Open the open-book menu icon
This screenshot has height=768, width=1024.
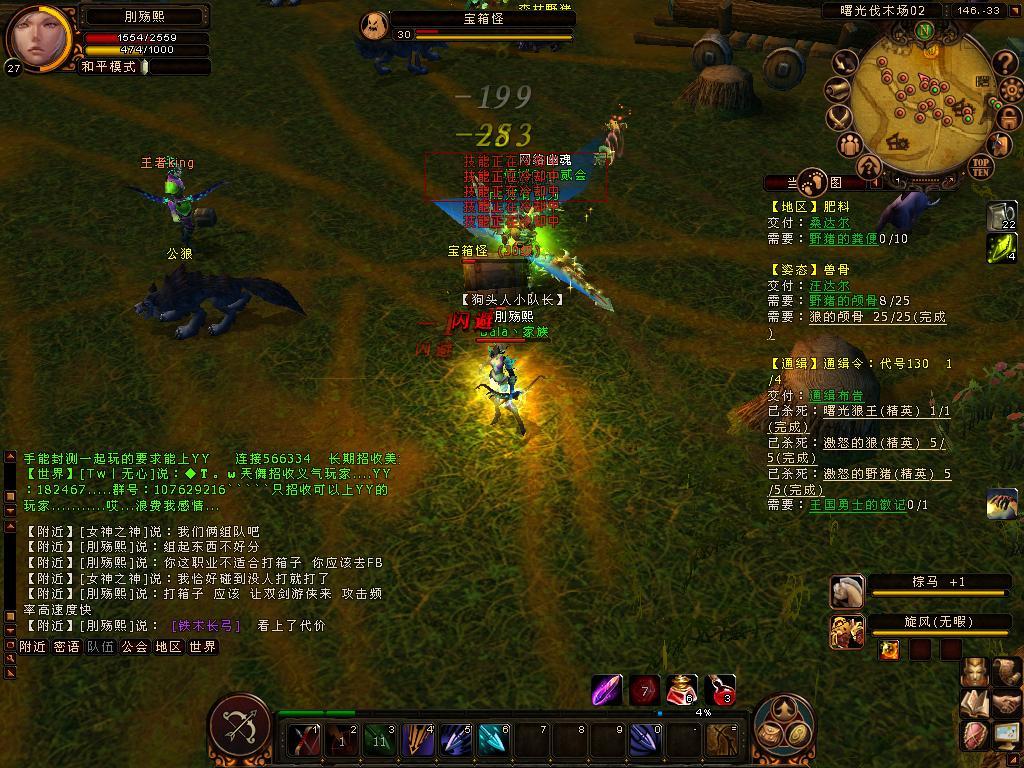(x=975, y=704)
